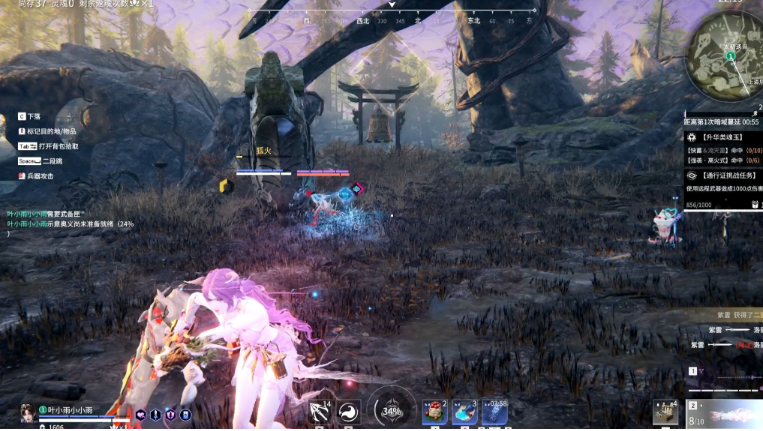Use the red healing item slot
Image resolution: width=763 pixels, height=431 pixels.
click(x=434, y=411)
